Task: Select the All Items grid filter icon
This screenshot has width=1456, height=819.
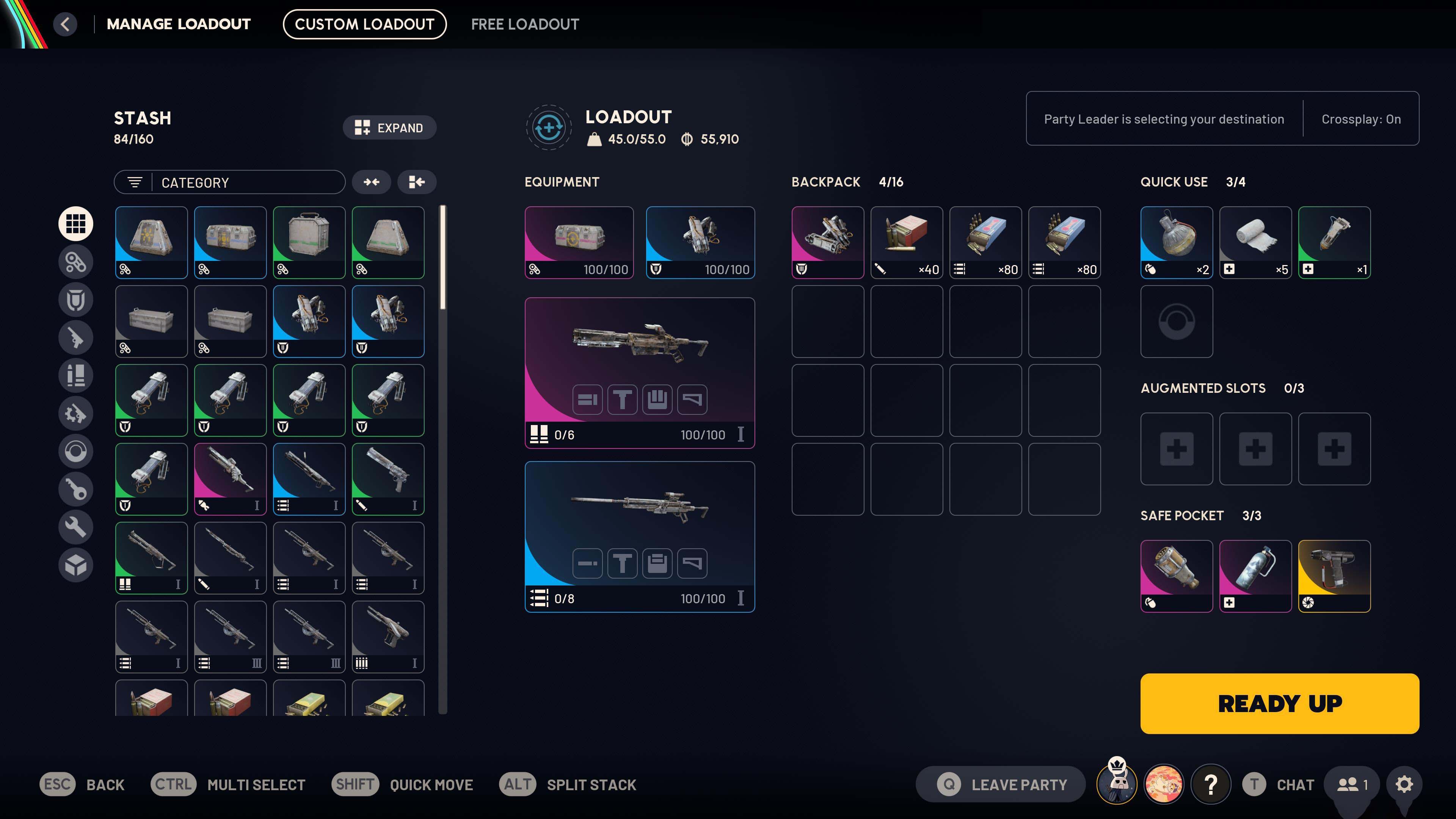Action: [x=76, y=223]
